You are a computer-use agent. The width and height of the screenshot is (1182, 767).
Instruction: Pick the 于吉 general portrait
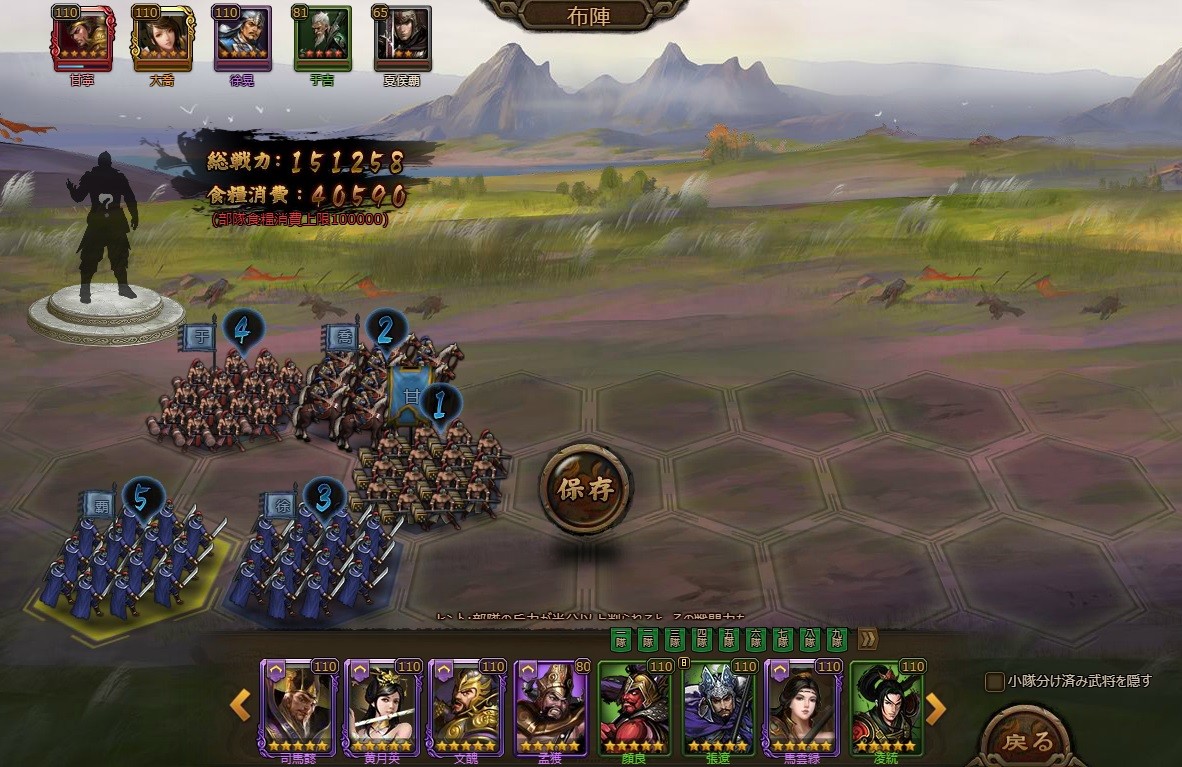[322, 38]
